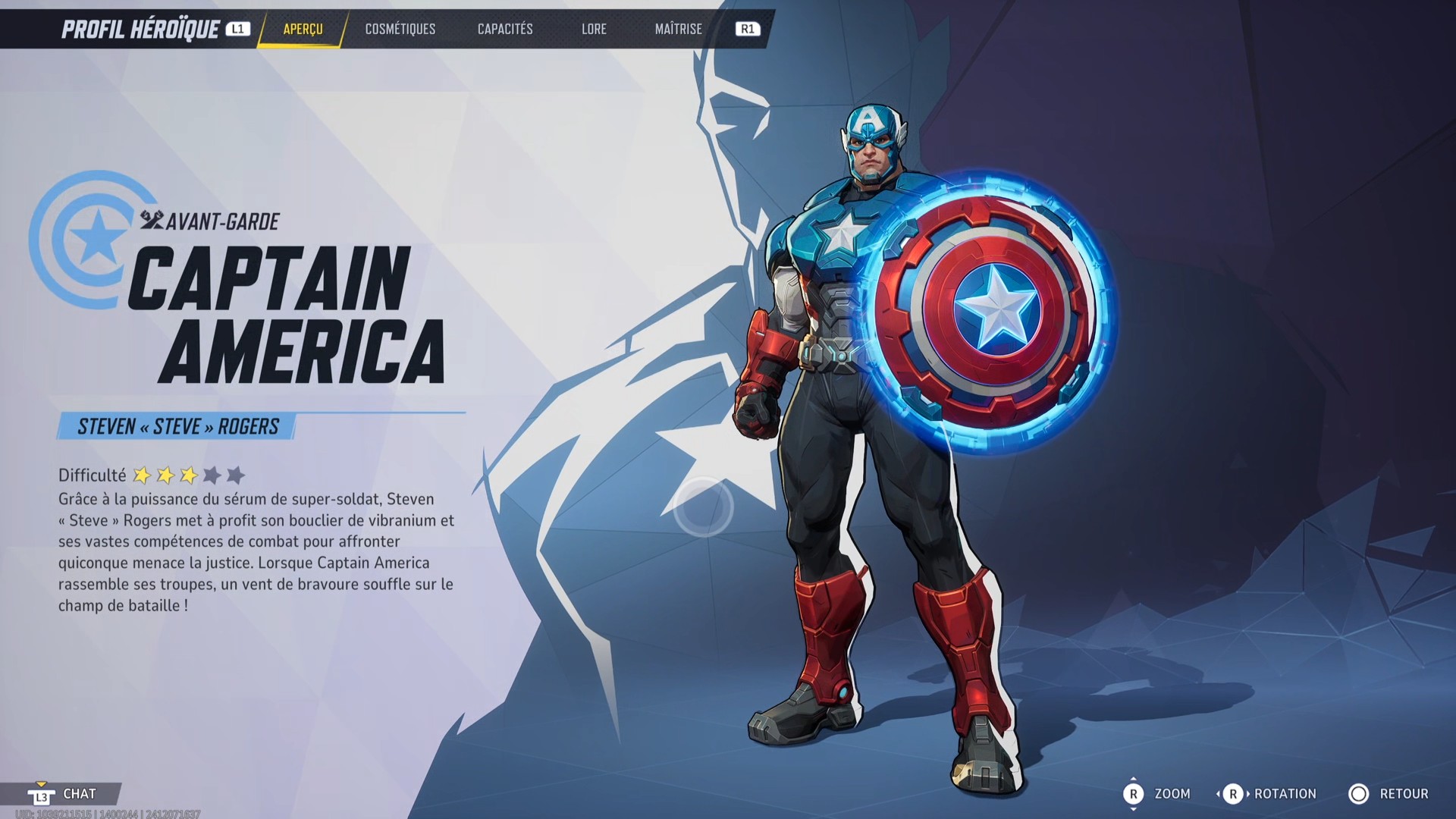Click the Avant-Garde role icon
1456x819 pixels.
click(152, 221)
